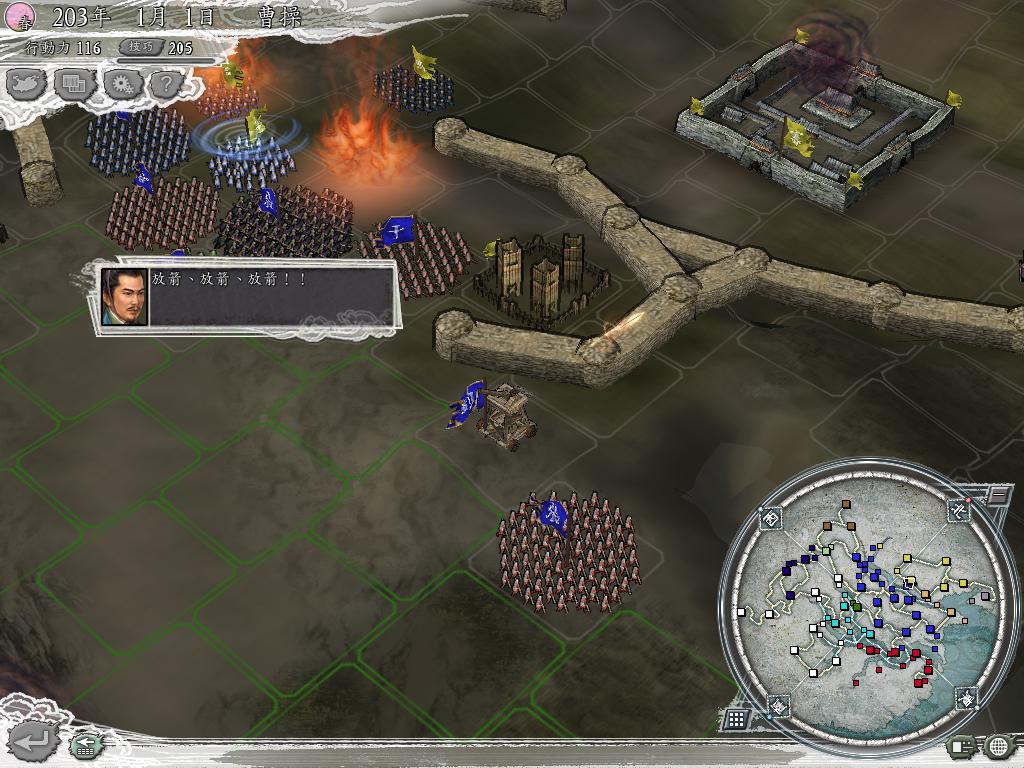Click the green globe button
This screenshot has height=768, width=1024.
[x=998, y=745]
